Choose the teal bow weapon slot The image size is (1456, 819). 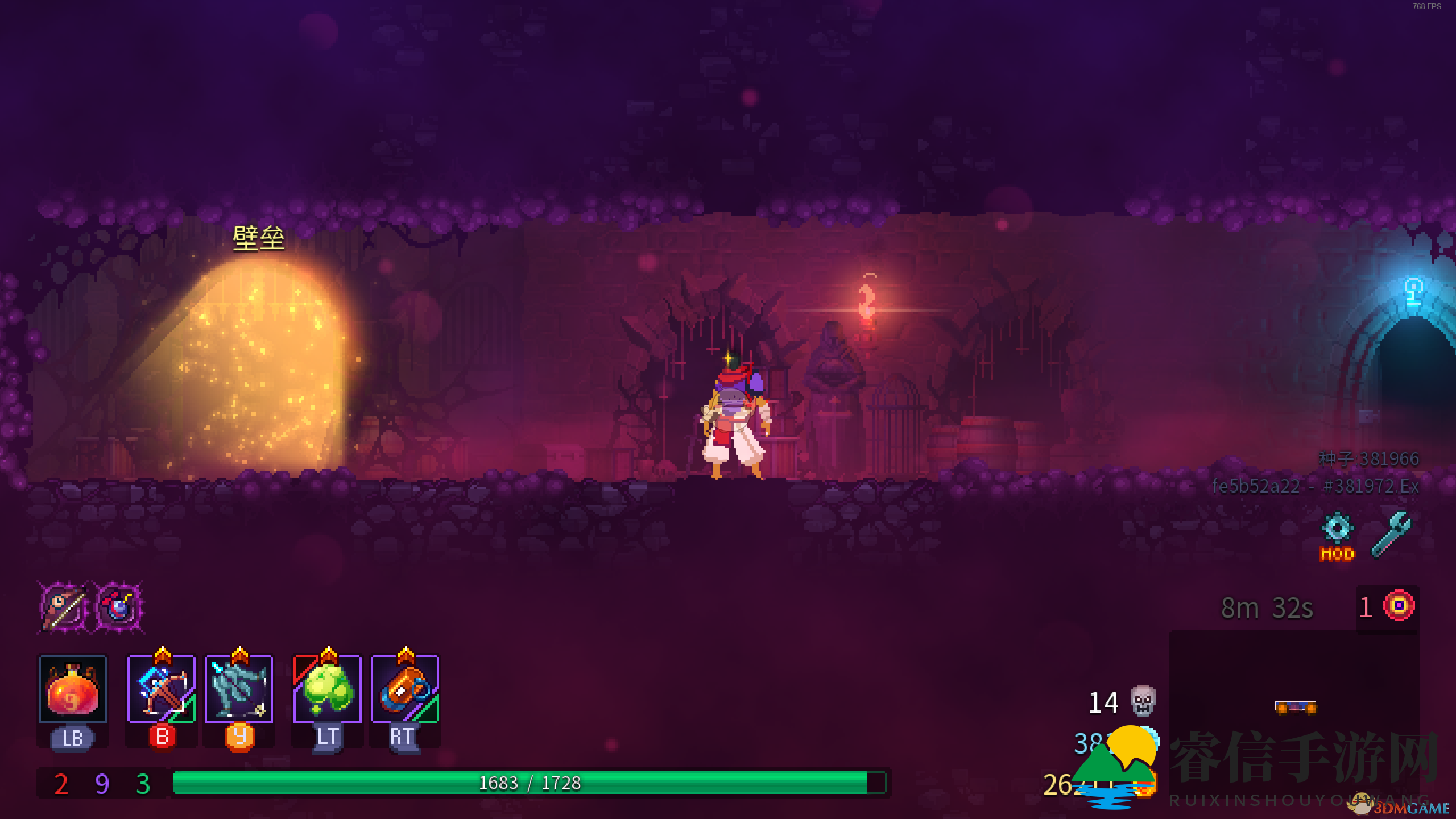click(239, 689)
